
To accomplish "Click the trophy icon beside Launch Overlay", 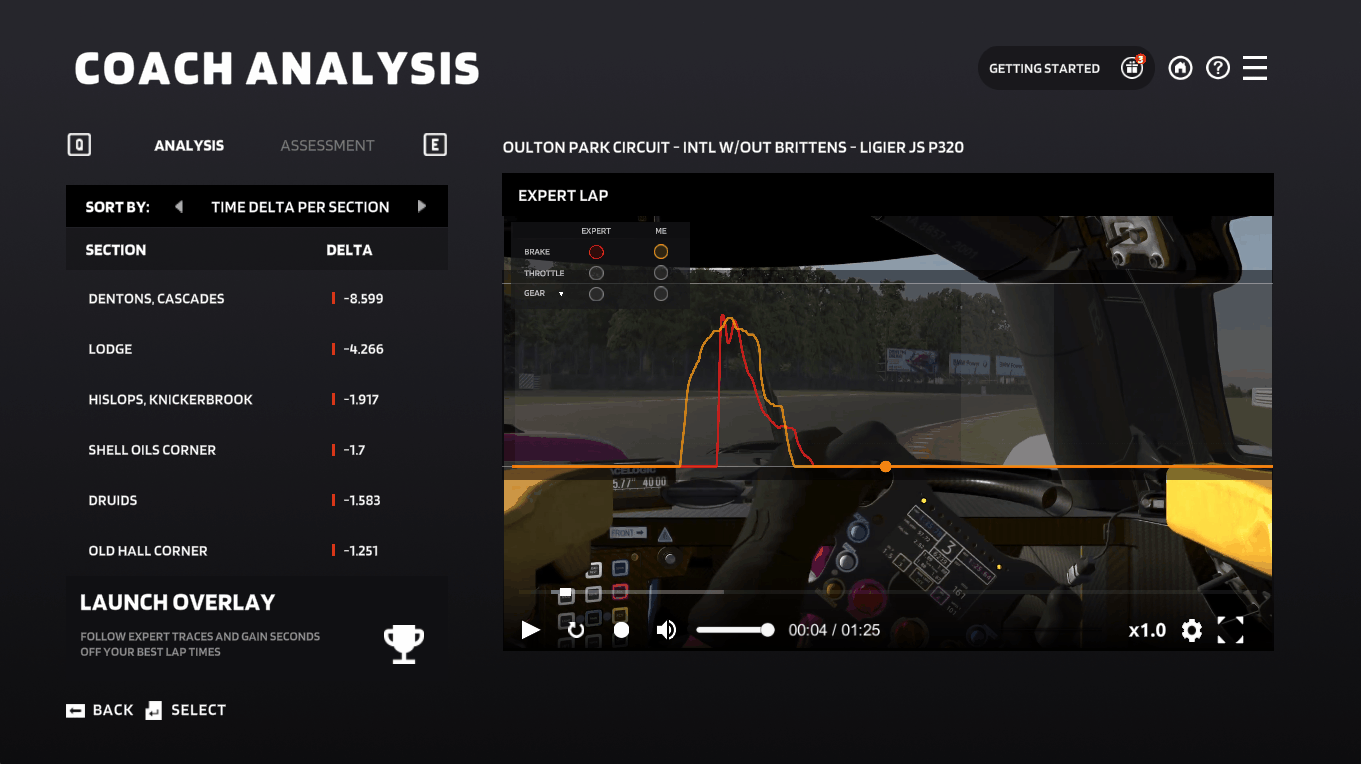I will click(x=403, y=643).
